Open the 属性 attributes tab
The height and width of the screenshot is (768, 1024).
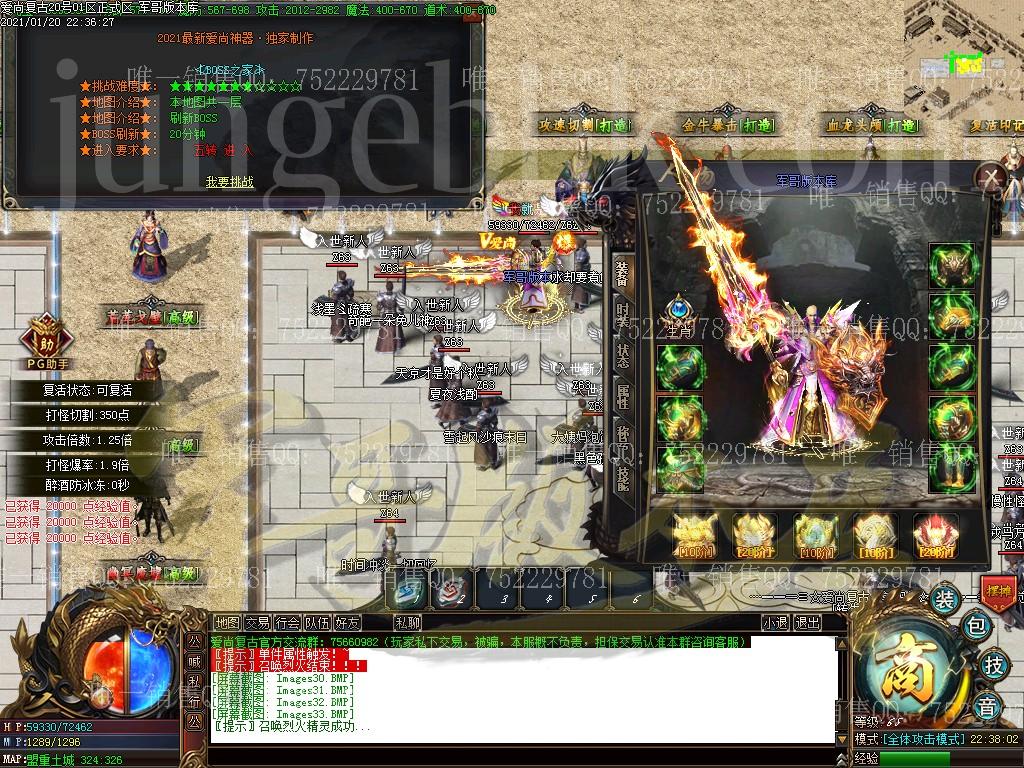coord(622,396)
